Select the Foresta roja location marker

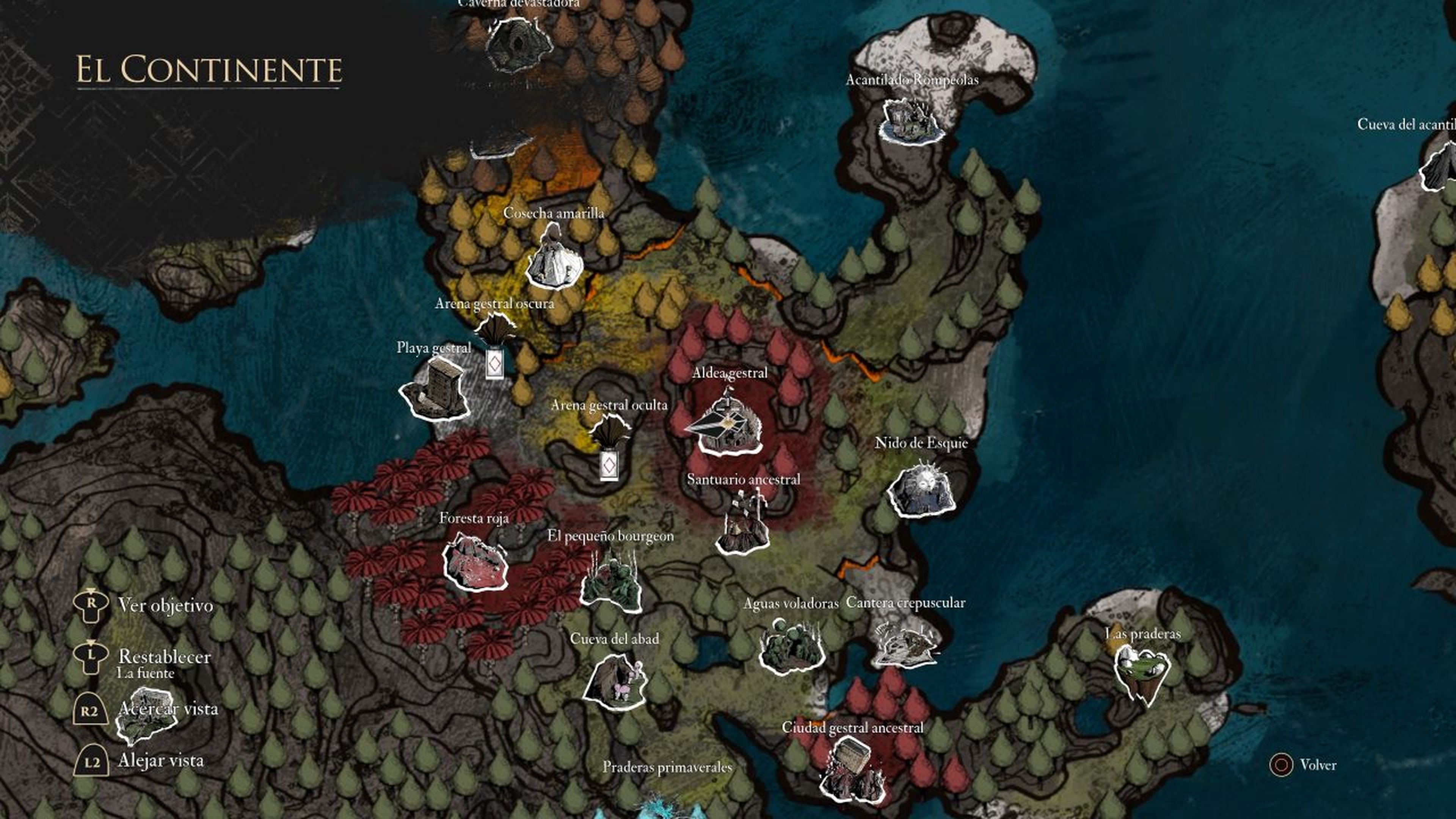point(475,562)
